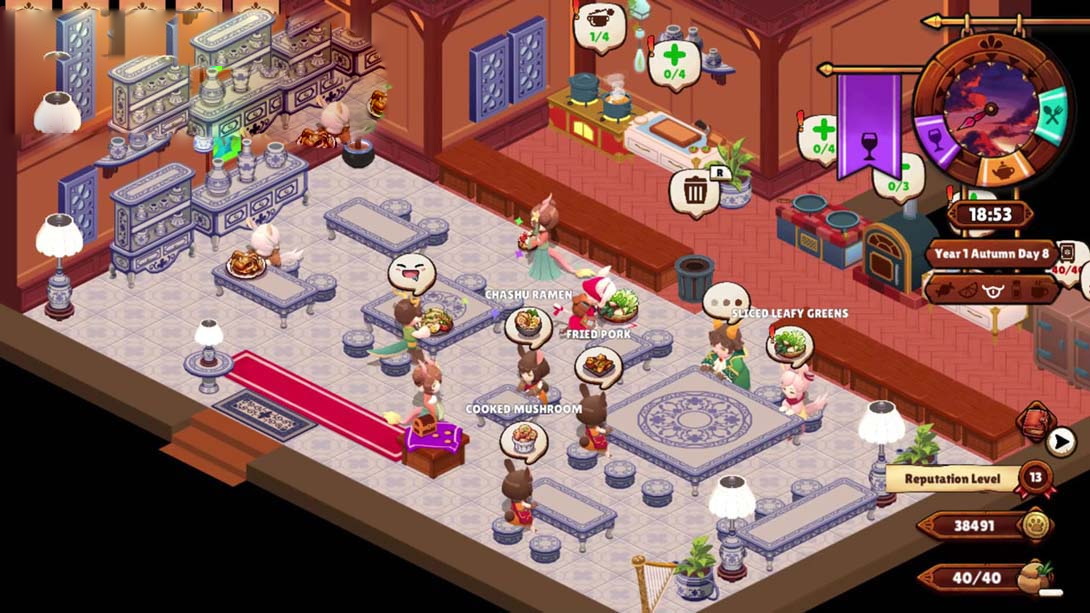Click the black arrow expand button
This screenshot has width=1090, height=613.
click(1061, 441)
